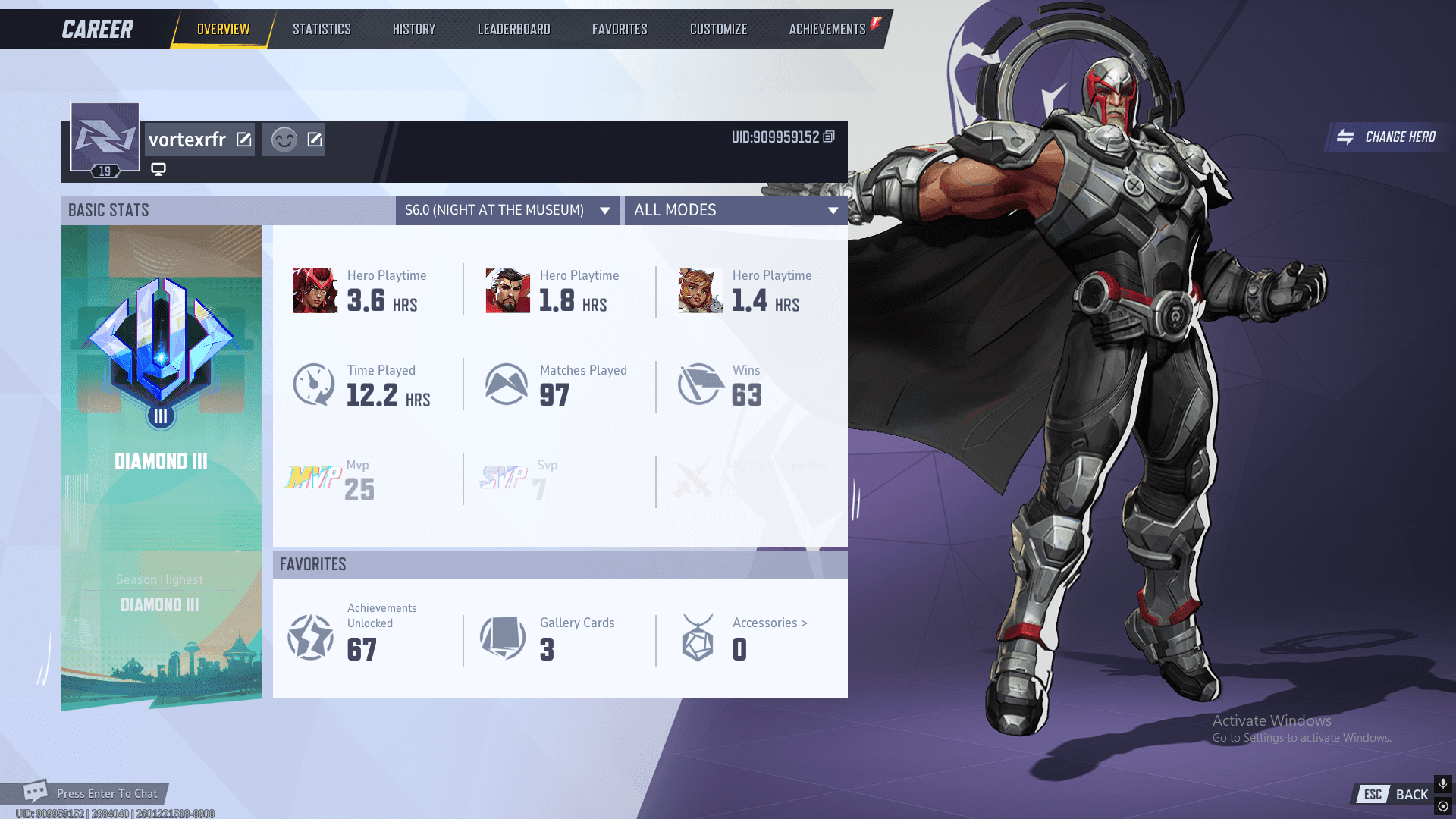This screenshot has height=819, width=1456.
Task: Edit the player name with pencil icon
Action: (x=244, y=139)
